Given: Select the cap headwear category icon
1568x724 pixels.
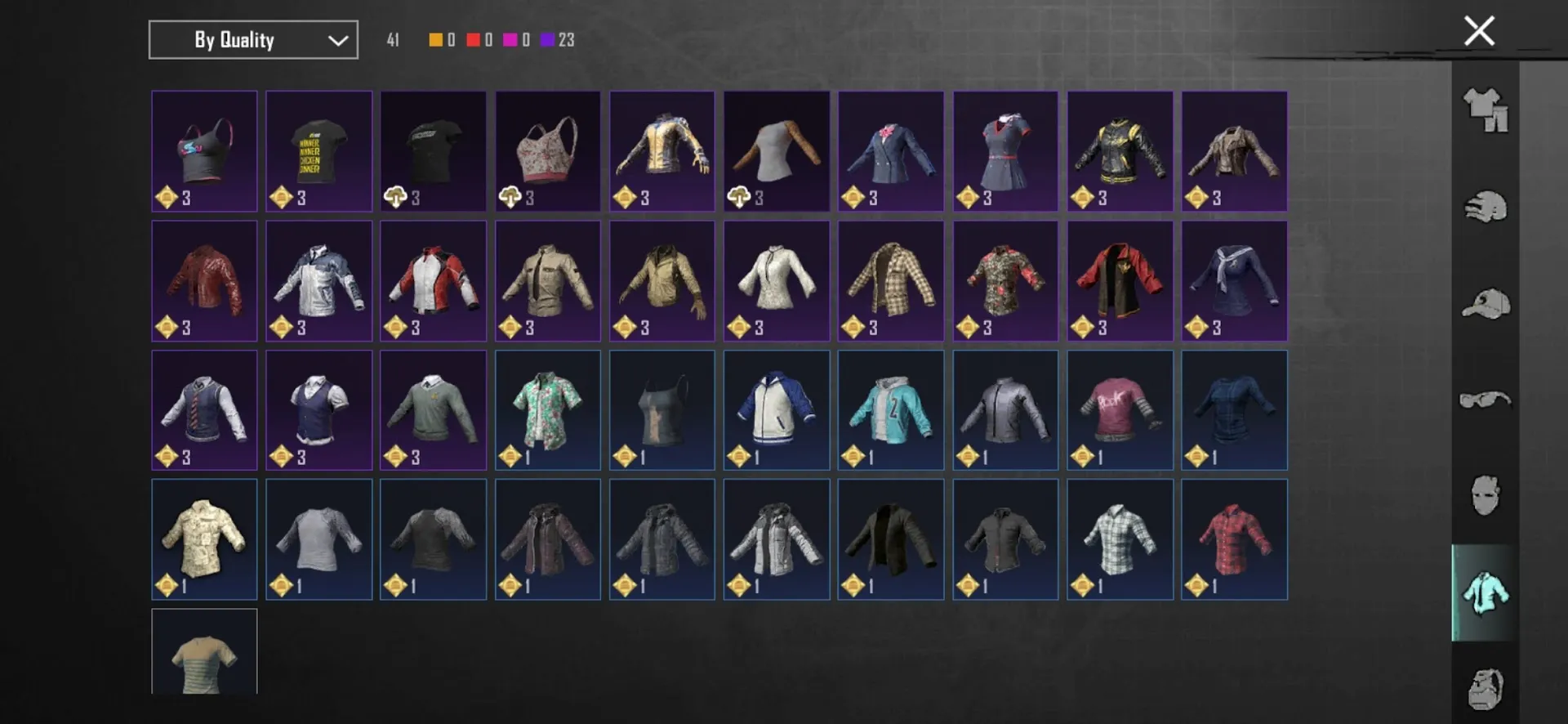Looking at the screenshot, I should [1488, 303].
